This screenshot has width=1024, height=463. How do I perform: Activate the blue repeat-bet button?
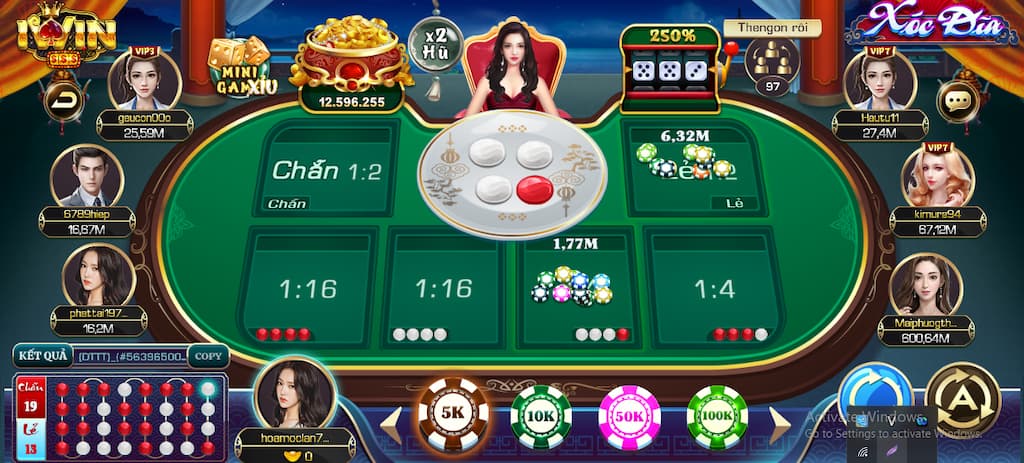[875, 400]
